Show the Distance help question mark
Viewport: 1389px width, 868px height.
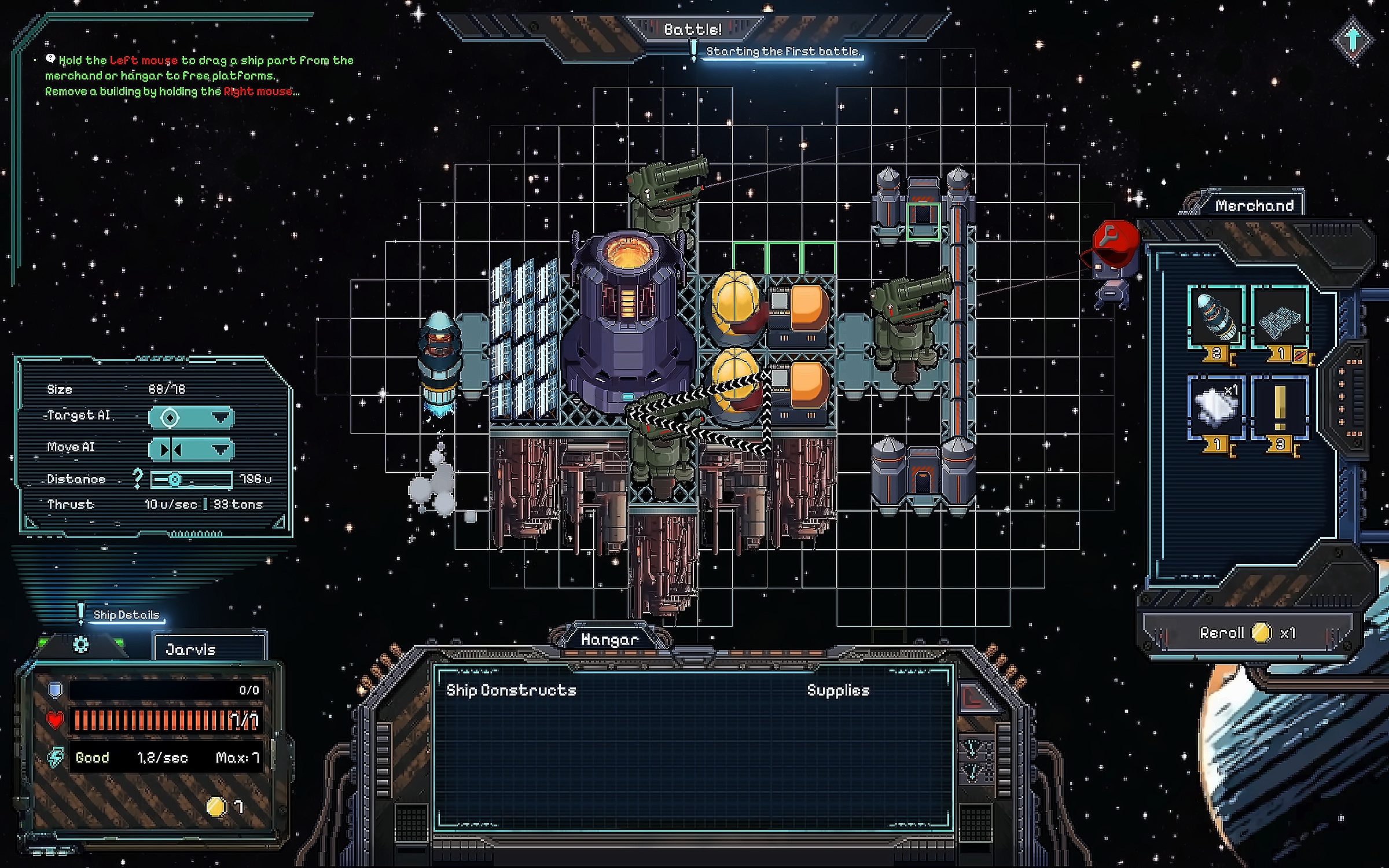[x=137, y=478]
